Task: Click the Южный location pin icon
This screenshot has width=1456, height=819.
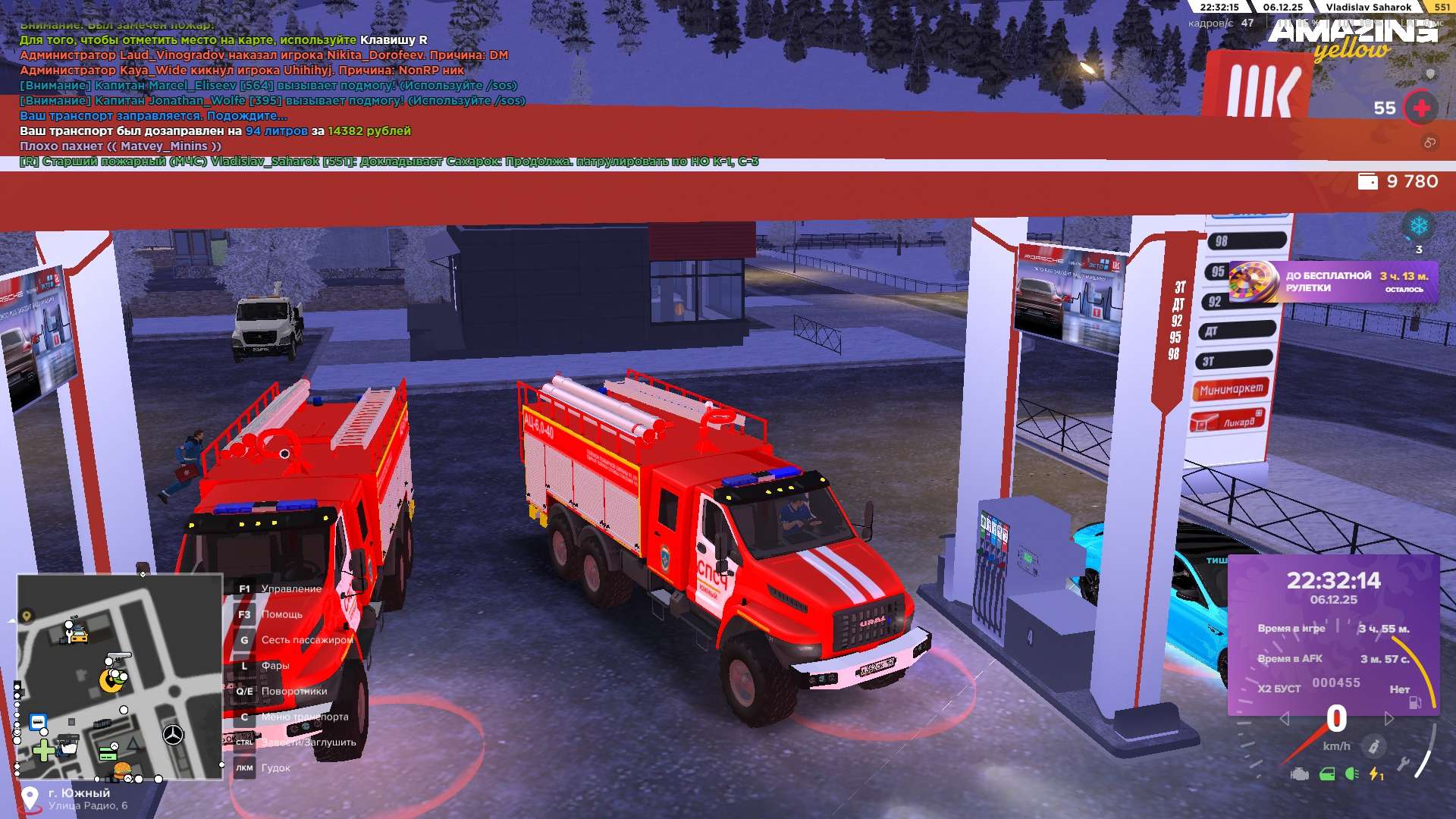Action: coord(30,798)
